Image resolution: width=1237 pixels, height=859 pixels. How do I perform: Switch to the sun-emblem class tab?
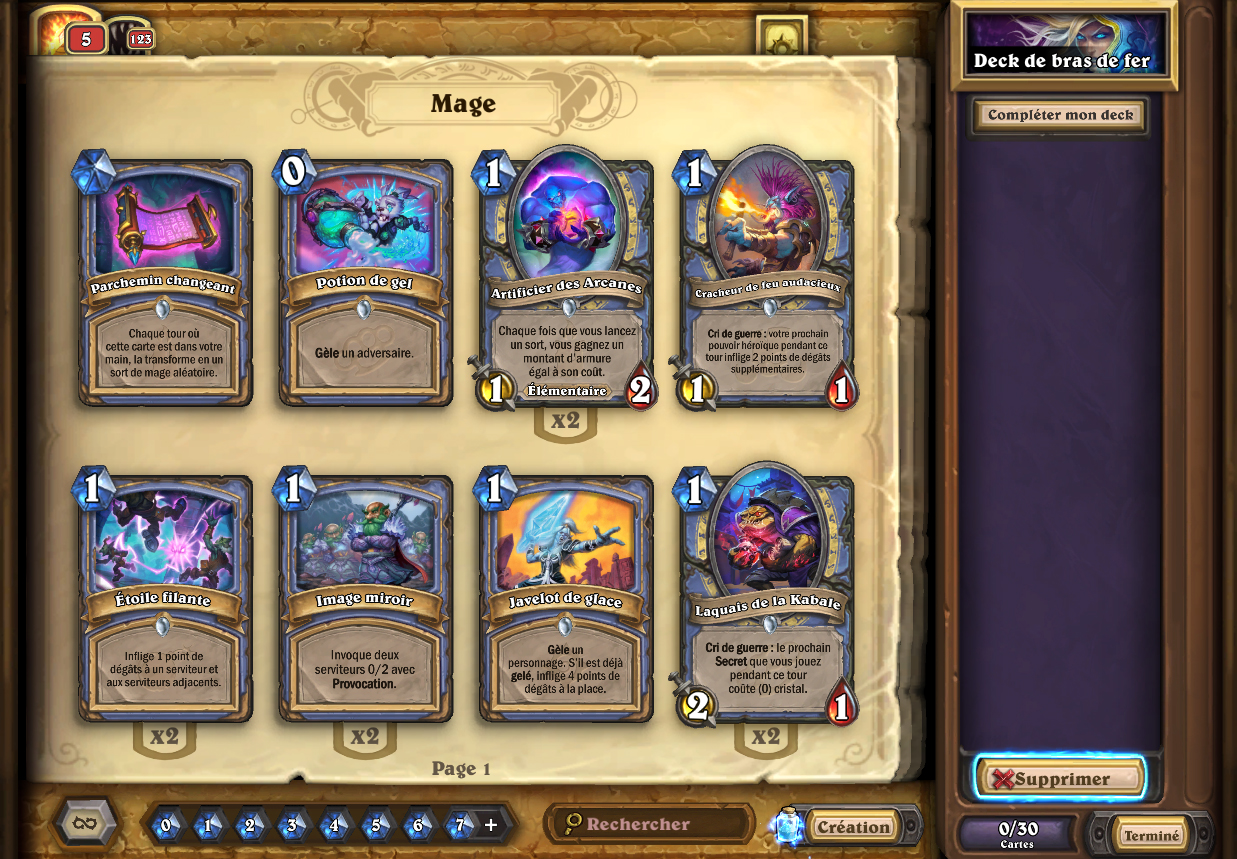pos(781,40)
